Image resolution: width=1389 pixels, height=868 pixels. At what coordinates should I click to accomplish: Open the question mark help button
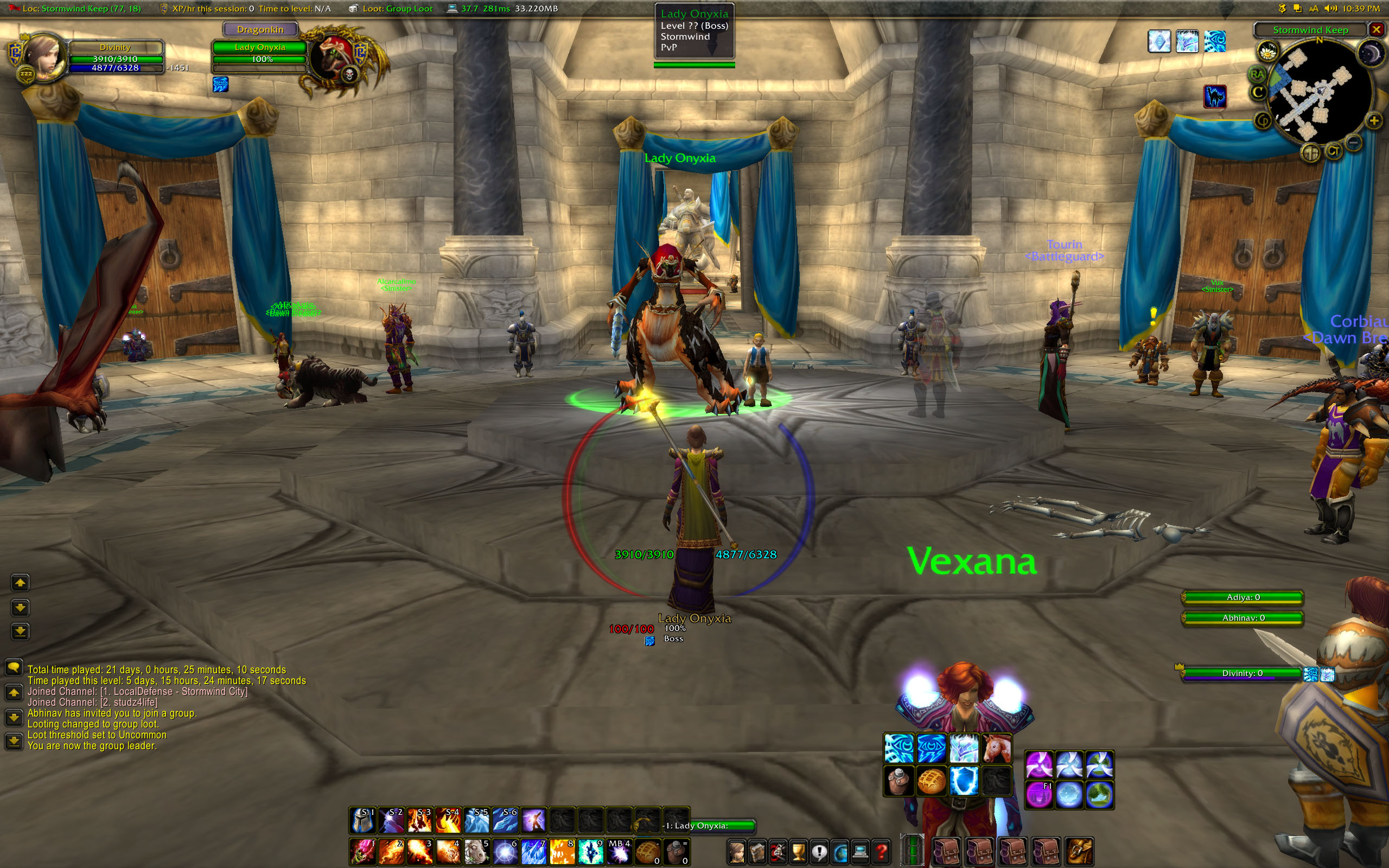pyautogui.click(x=882, y=851)
